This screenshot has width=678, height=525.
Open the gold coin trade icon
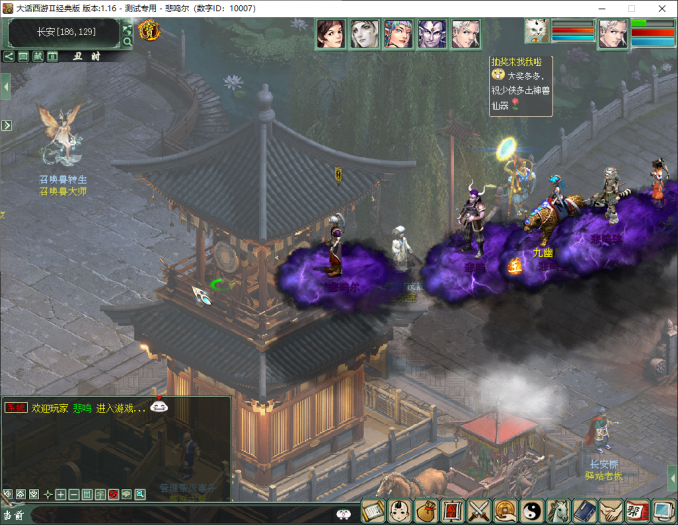[505, 511]
